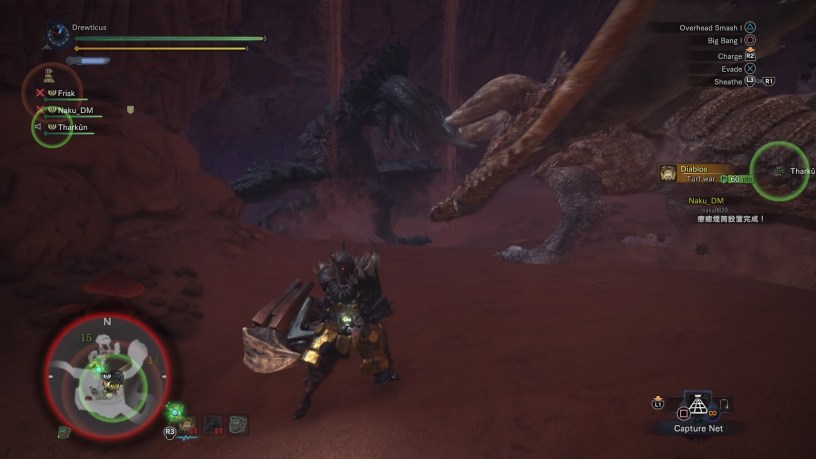Click the Capture Net item slot

pyautogui.click(x=699, y=405)
